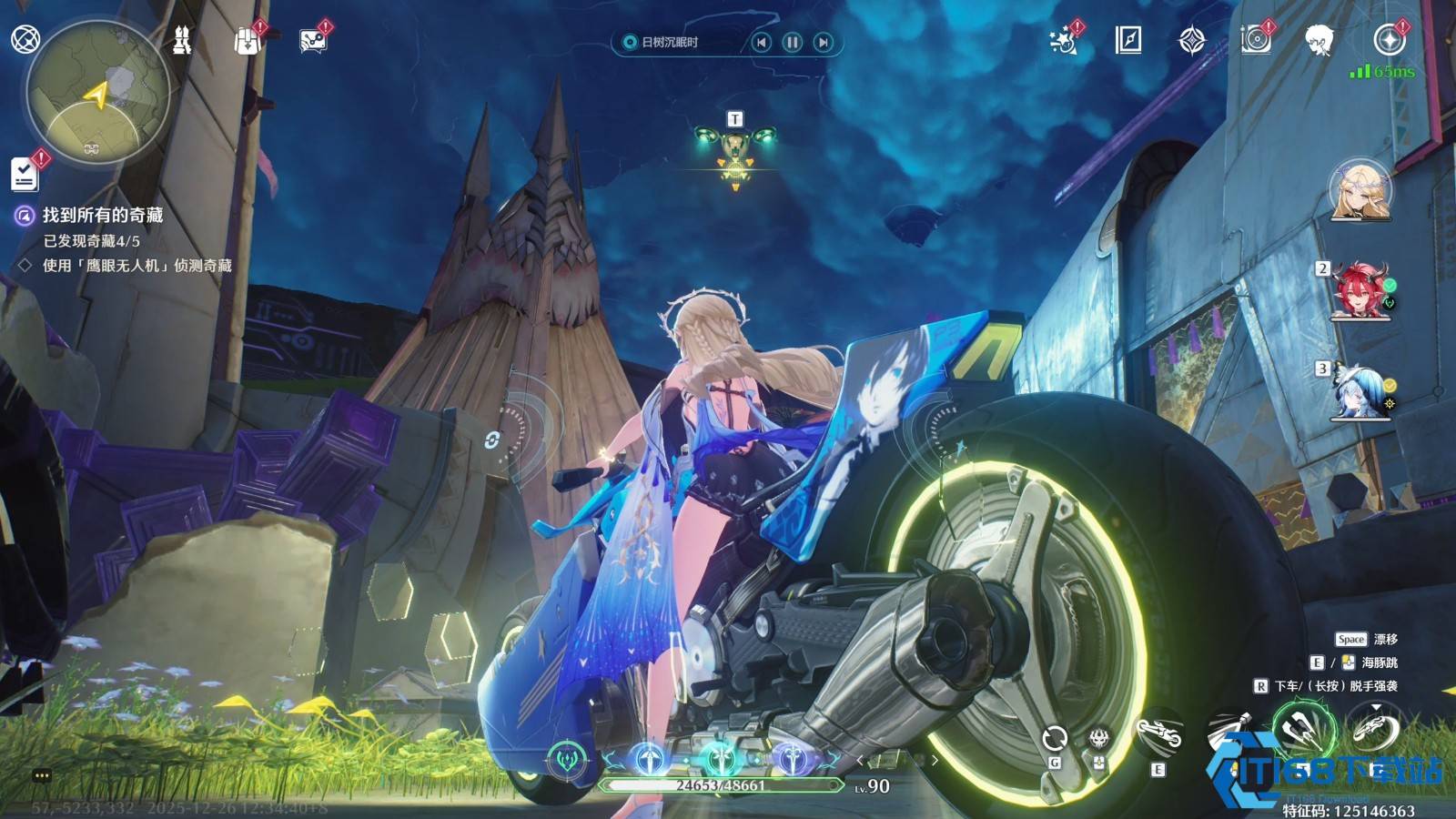Click the globe icon beside the minimap

pos(25,39)
